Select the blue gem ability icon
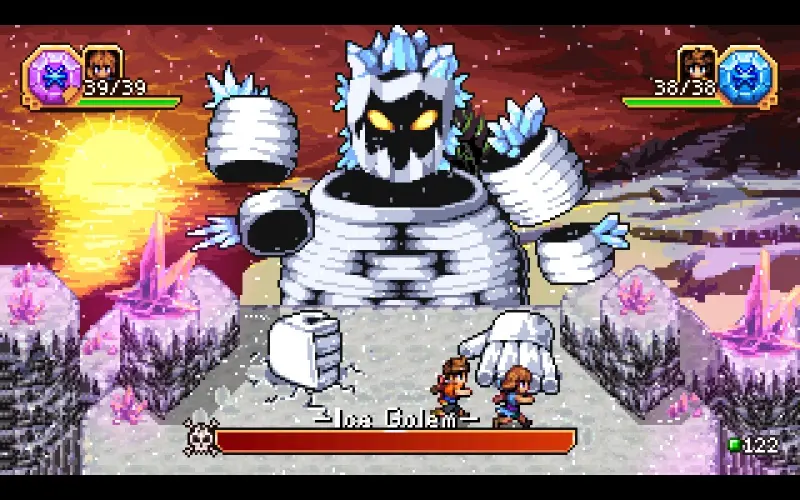Image resolution: width=800 pixels, height=500 pixels. pyautogui.click(x=746, y=75)
